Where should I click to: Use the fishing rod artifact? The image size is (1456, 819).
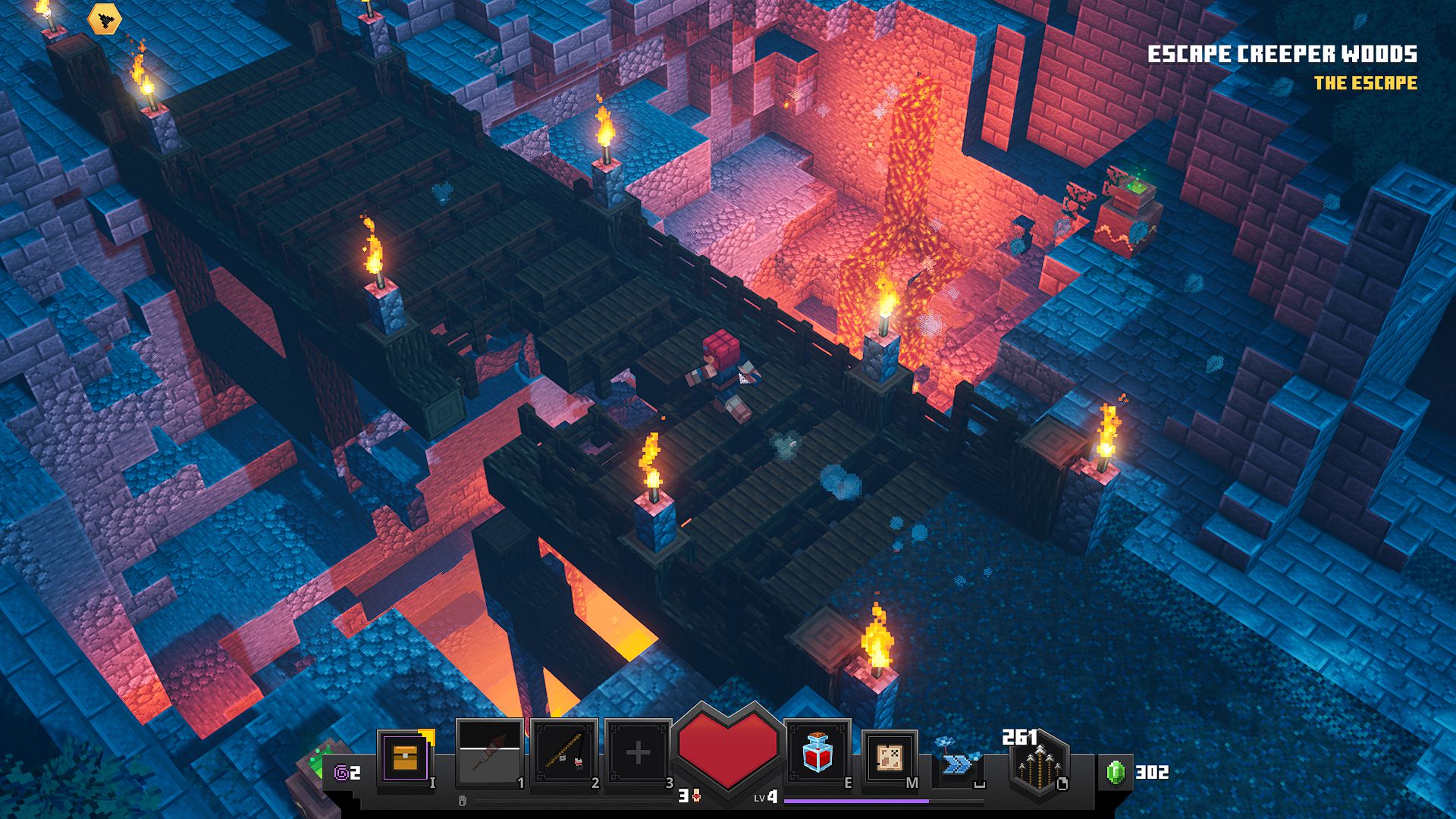click(x=564, y=755)
